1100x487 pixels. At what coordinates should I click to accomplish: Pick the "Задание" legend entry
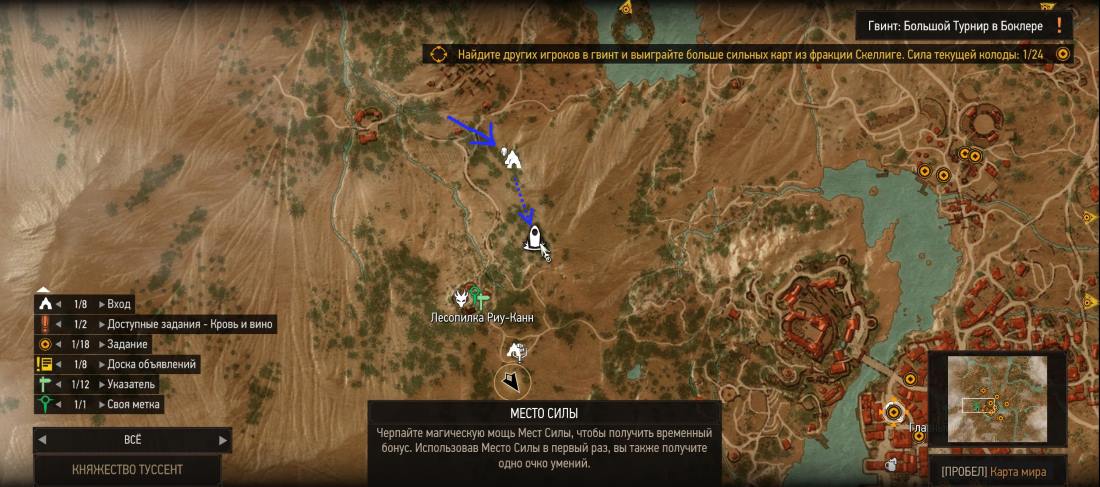128,344
